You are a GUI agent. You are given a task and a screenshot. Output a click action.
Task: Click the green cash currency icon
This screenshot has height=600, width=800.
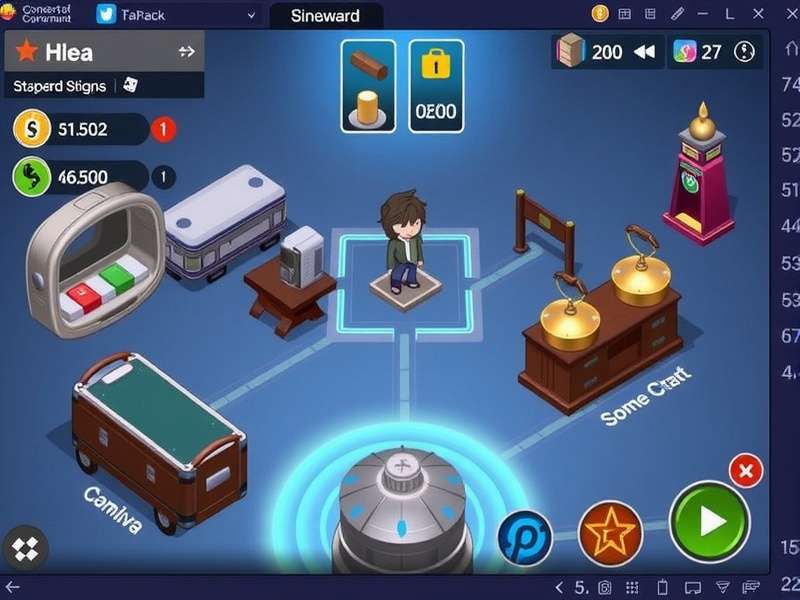click(32, 177)
